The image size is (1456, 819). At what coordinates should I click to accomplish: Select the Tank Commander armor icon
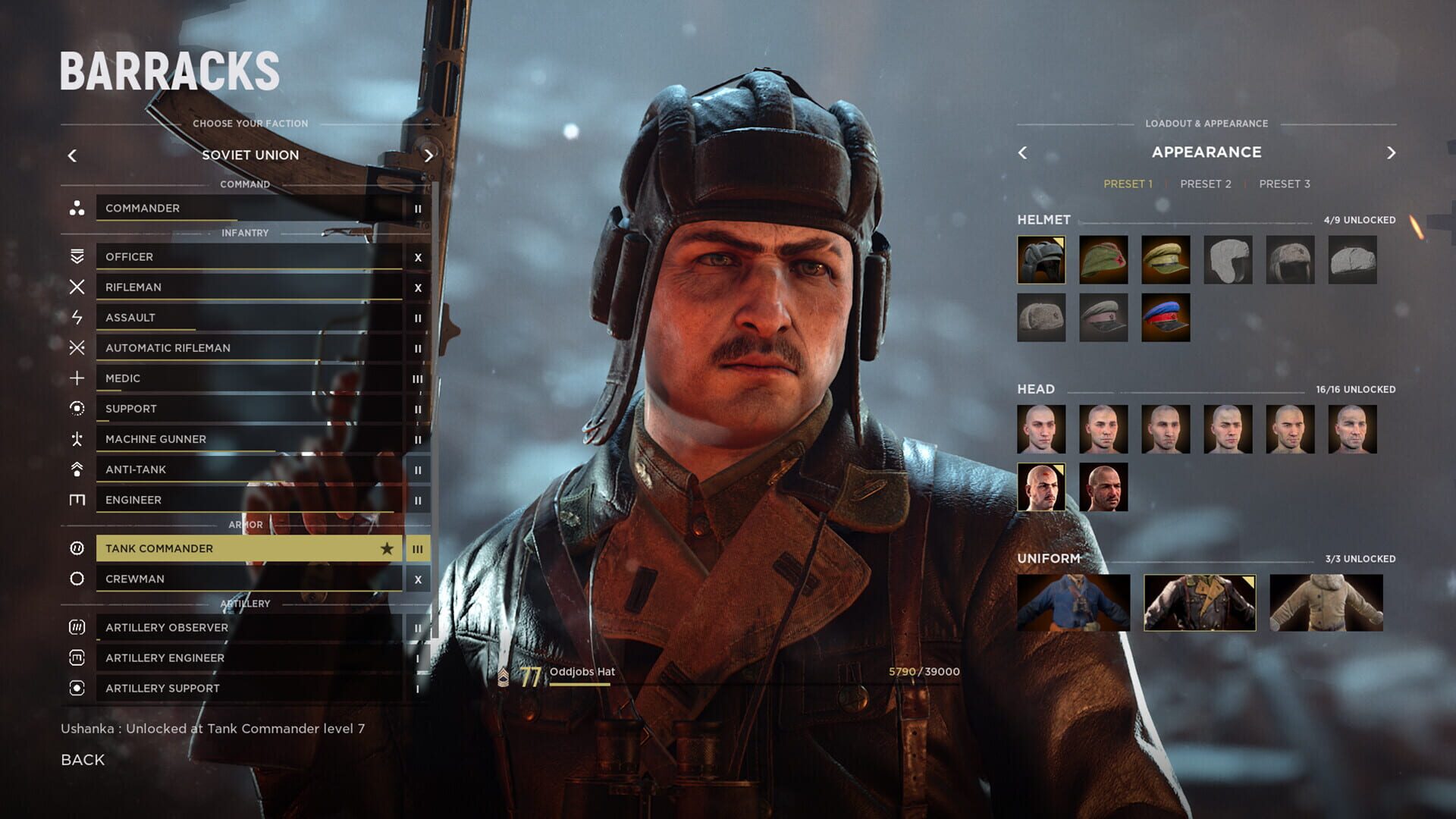coord(76,548)
